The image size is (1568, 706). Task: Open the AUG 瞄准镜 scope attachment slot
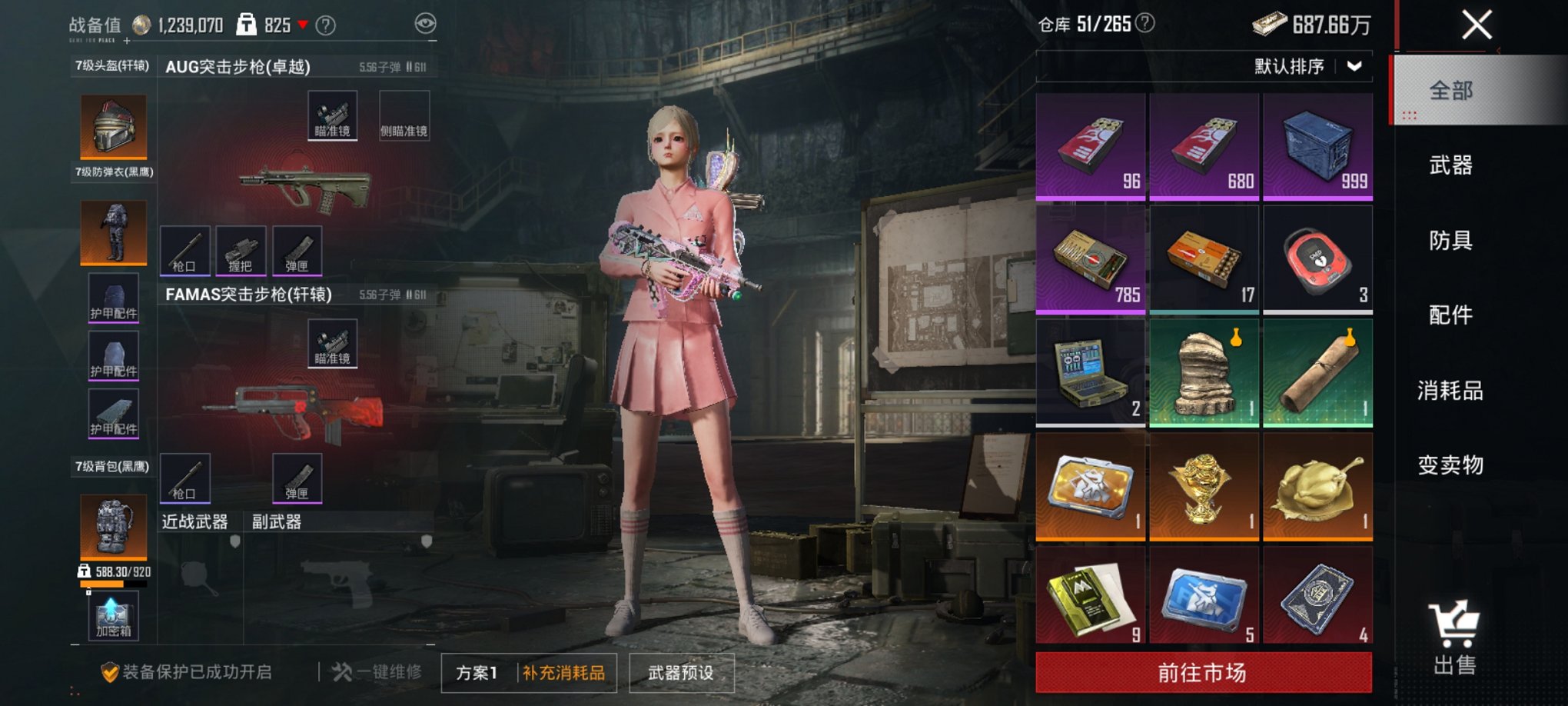(333, 114)
